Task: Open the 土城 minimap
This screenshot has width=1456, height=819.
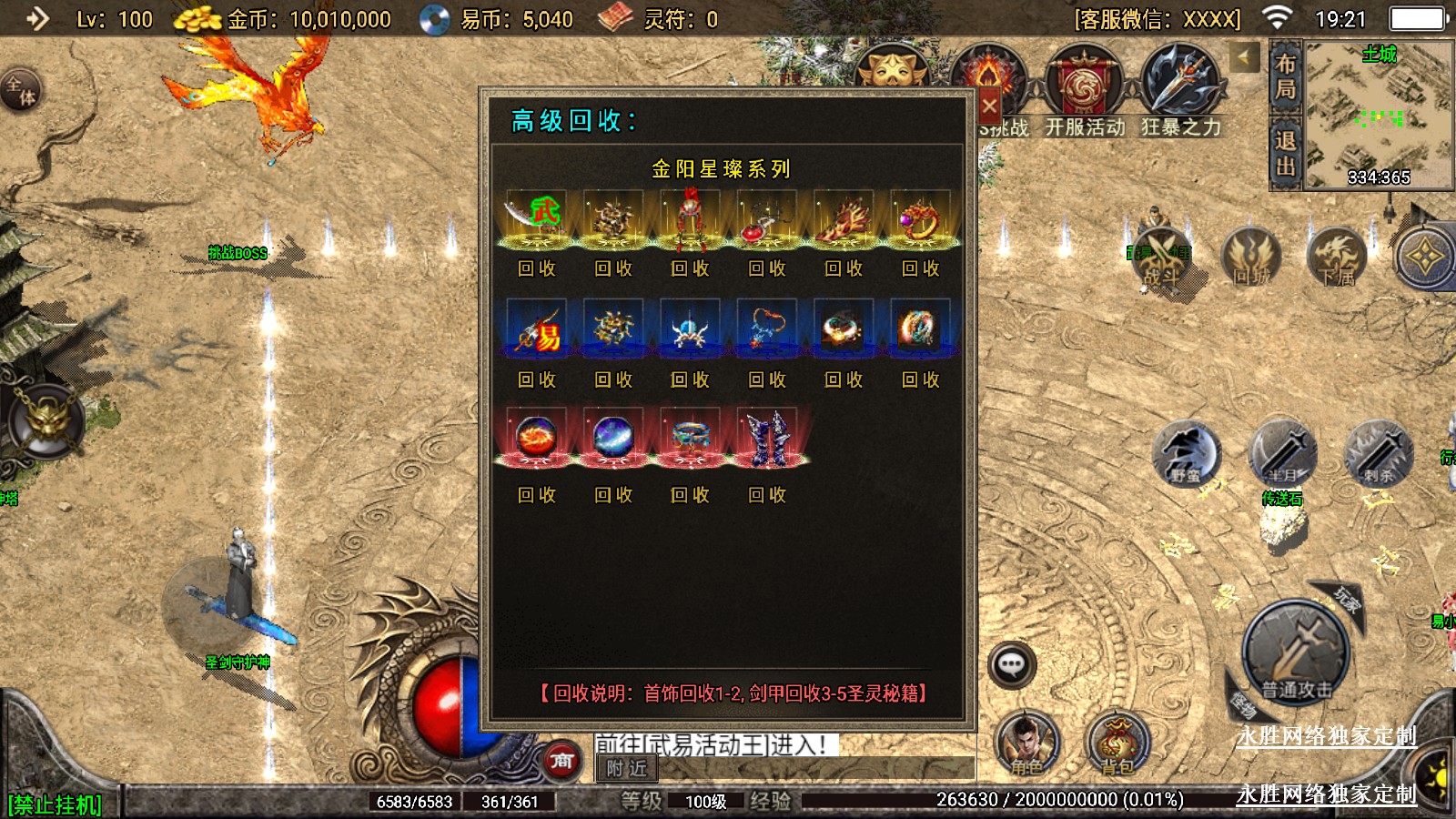Action: 1378,115
